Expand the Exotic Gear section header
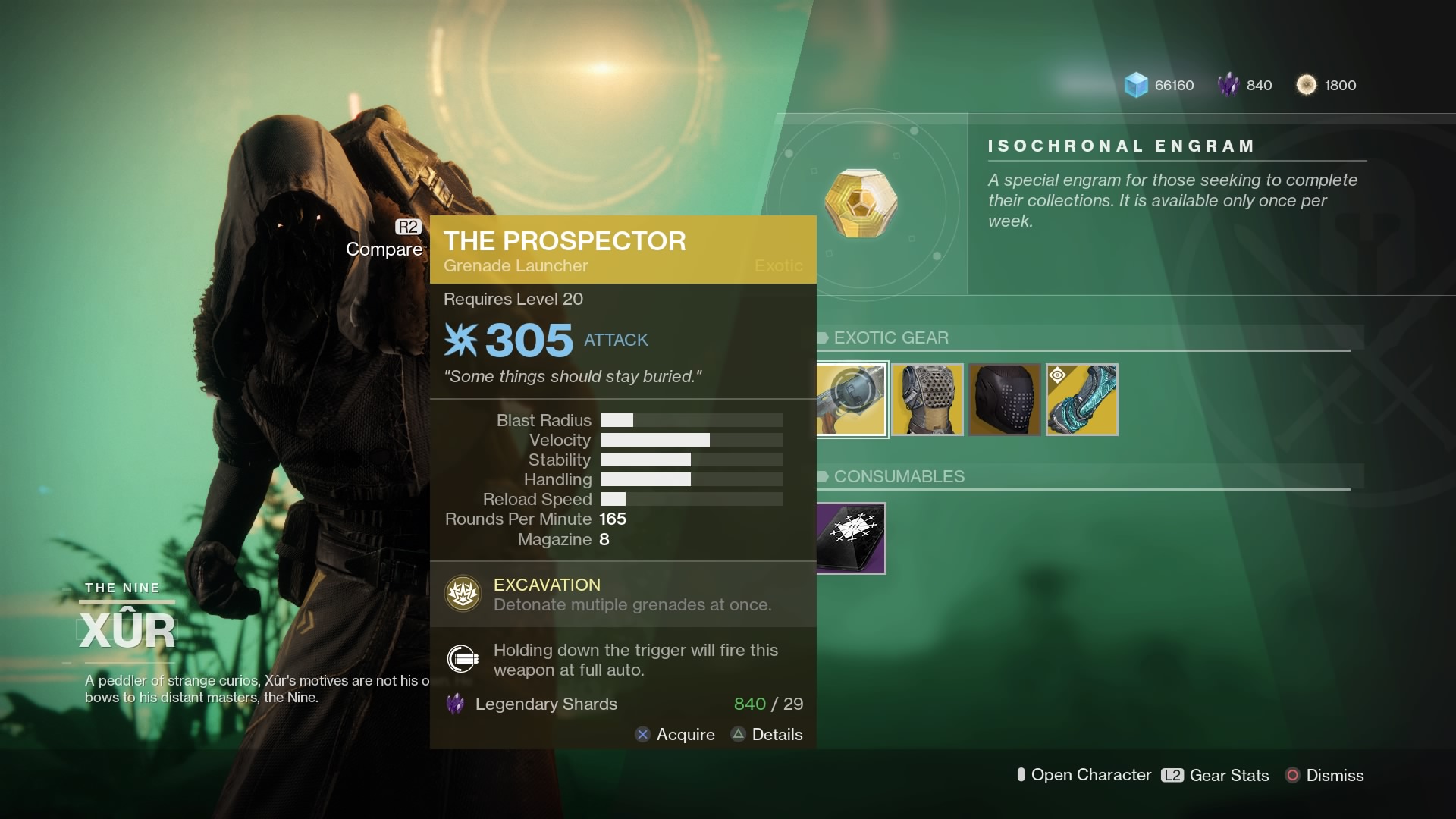 891,337
